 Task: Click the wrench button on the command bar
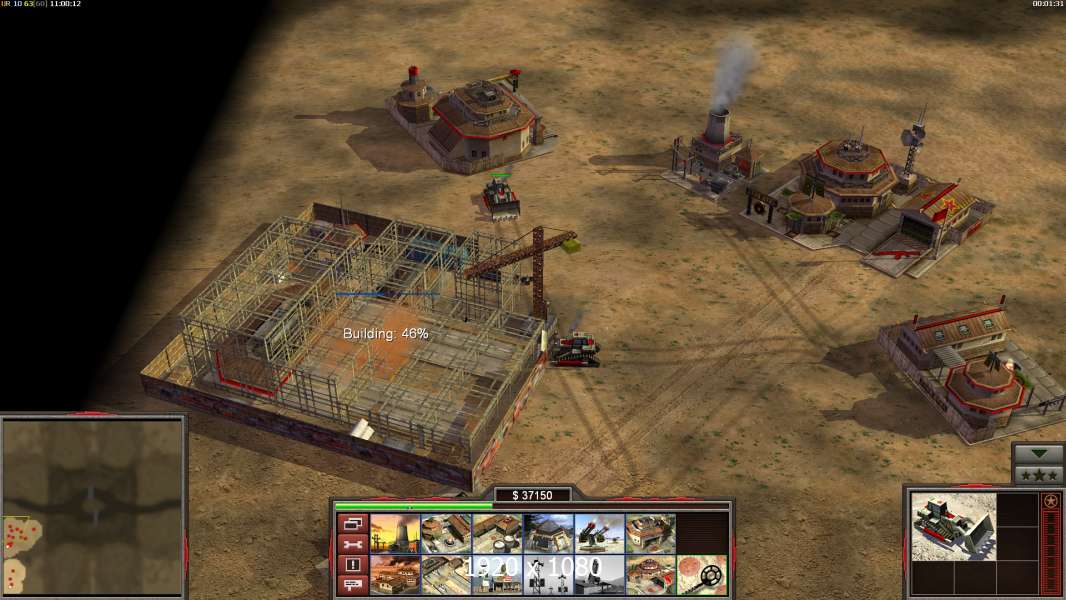(352, 544)
